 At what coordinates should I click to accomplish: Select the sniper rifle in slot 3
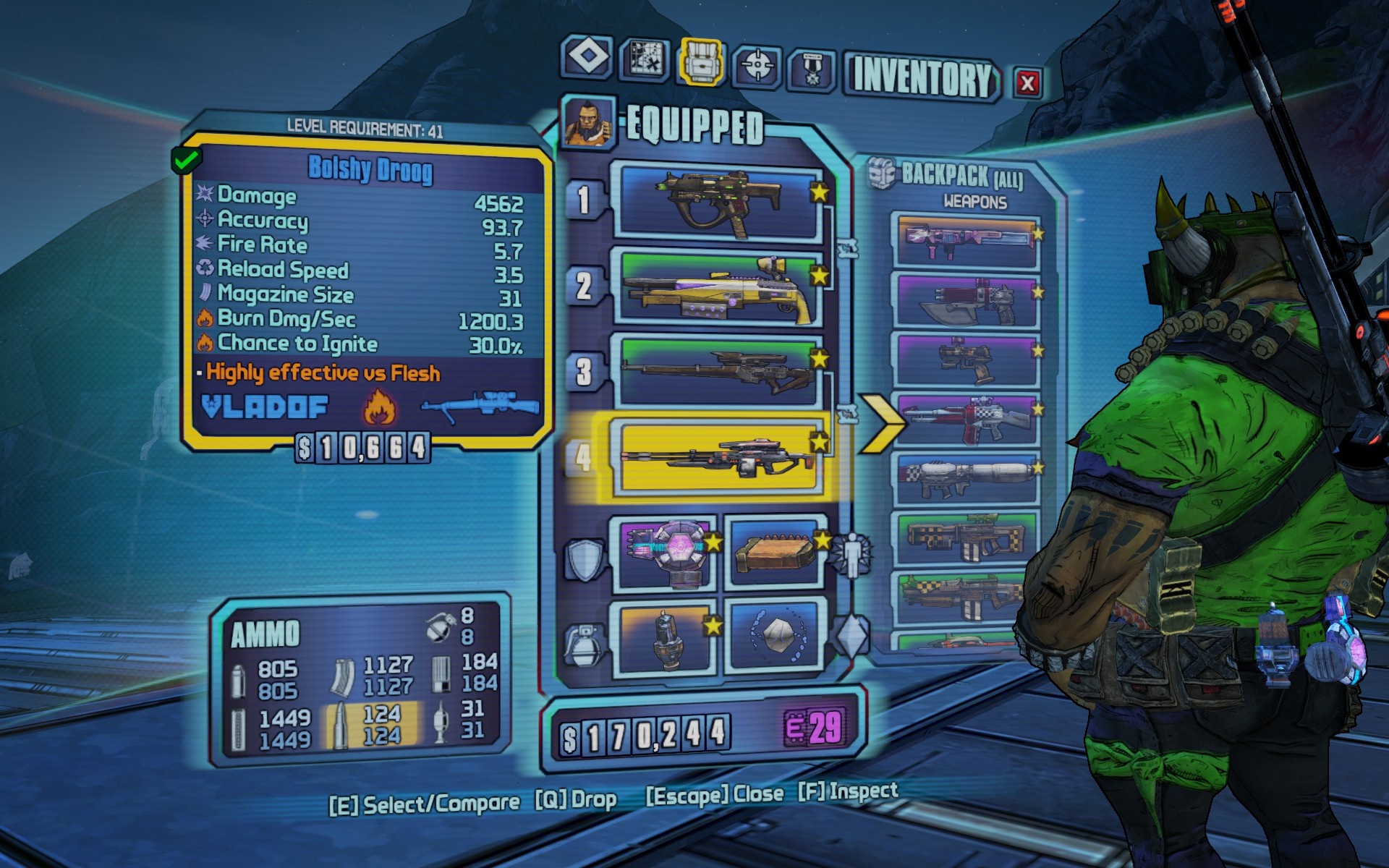[718, 370]
